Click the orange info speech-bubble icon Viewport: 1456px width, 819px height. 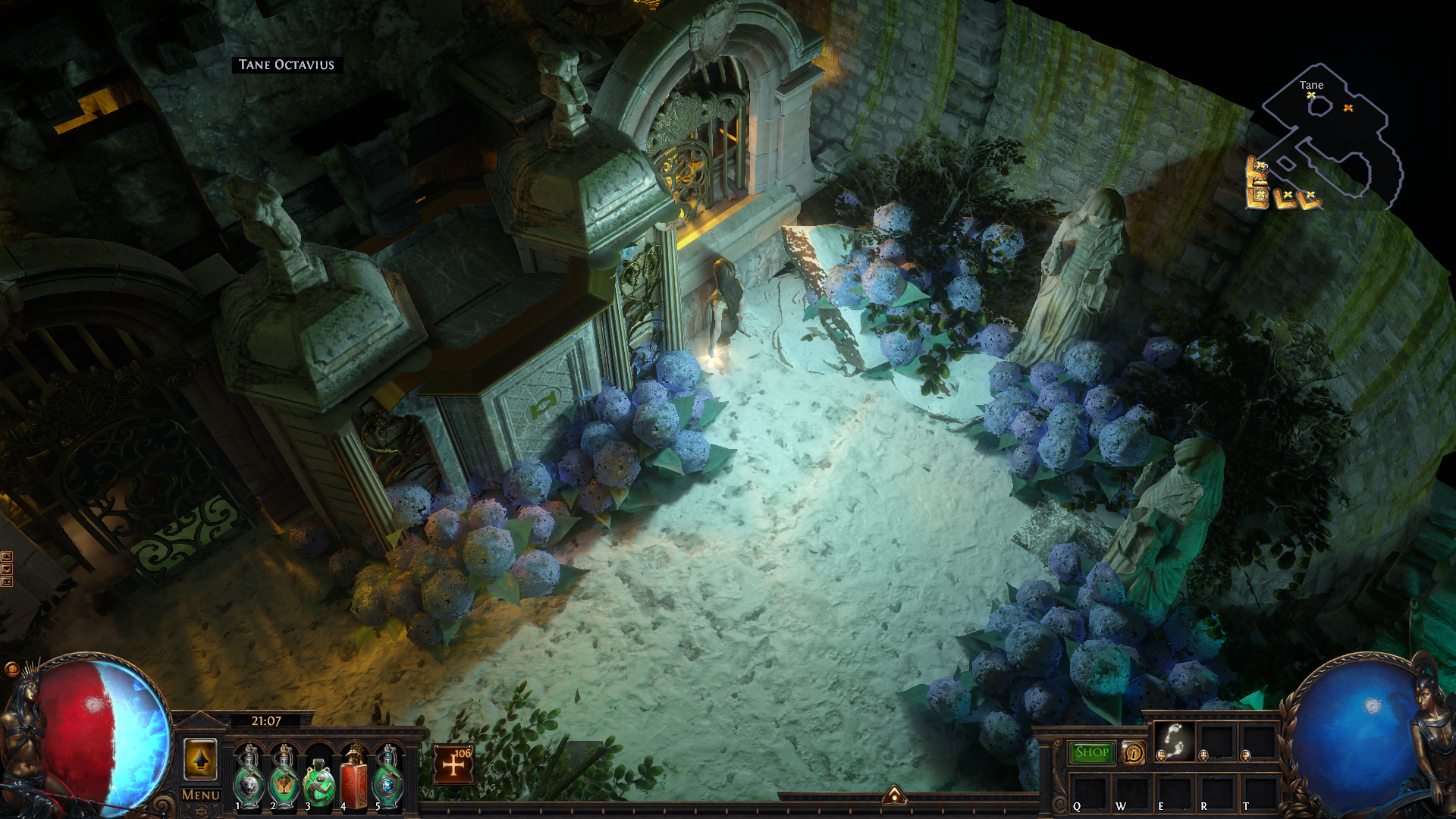1134,753
